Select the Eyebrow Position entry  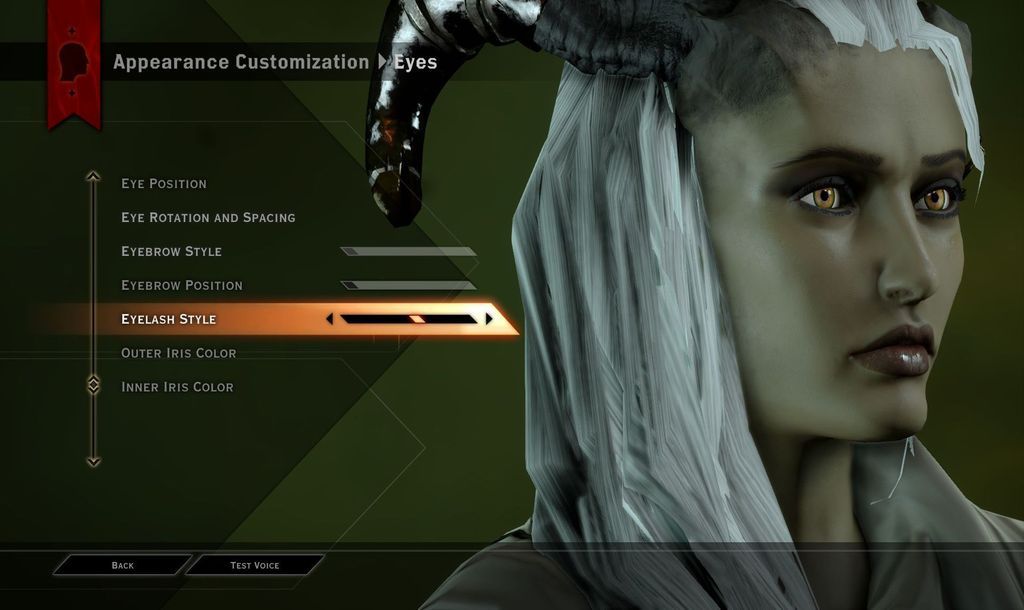(182, 286)
